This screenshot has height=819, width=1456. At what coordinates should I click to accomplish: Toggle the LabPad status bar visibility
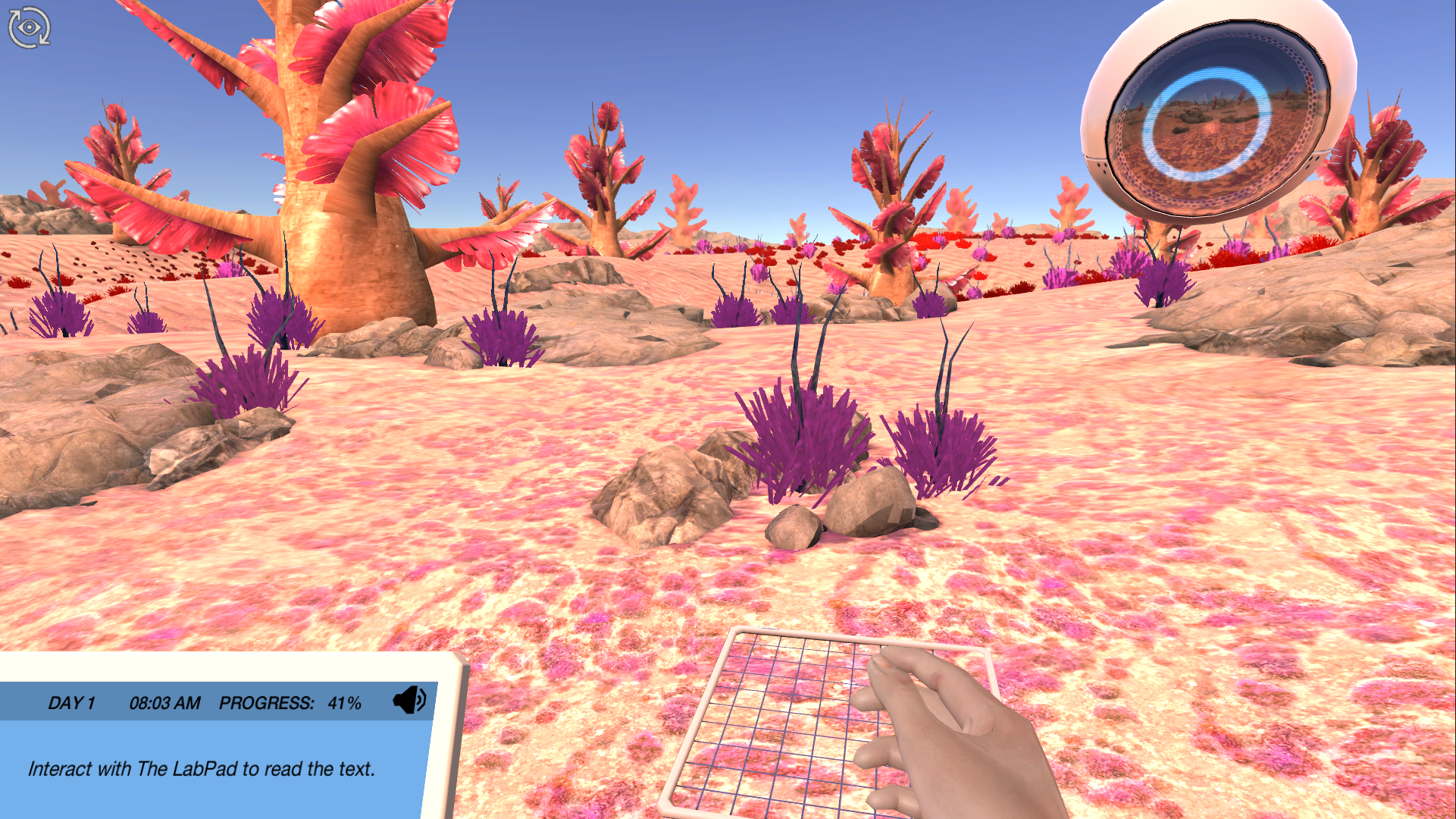click(214, 702)
